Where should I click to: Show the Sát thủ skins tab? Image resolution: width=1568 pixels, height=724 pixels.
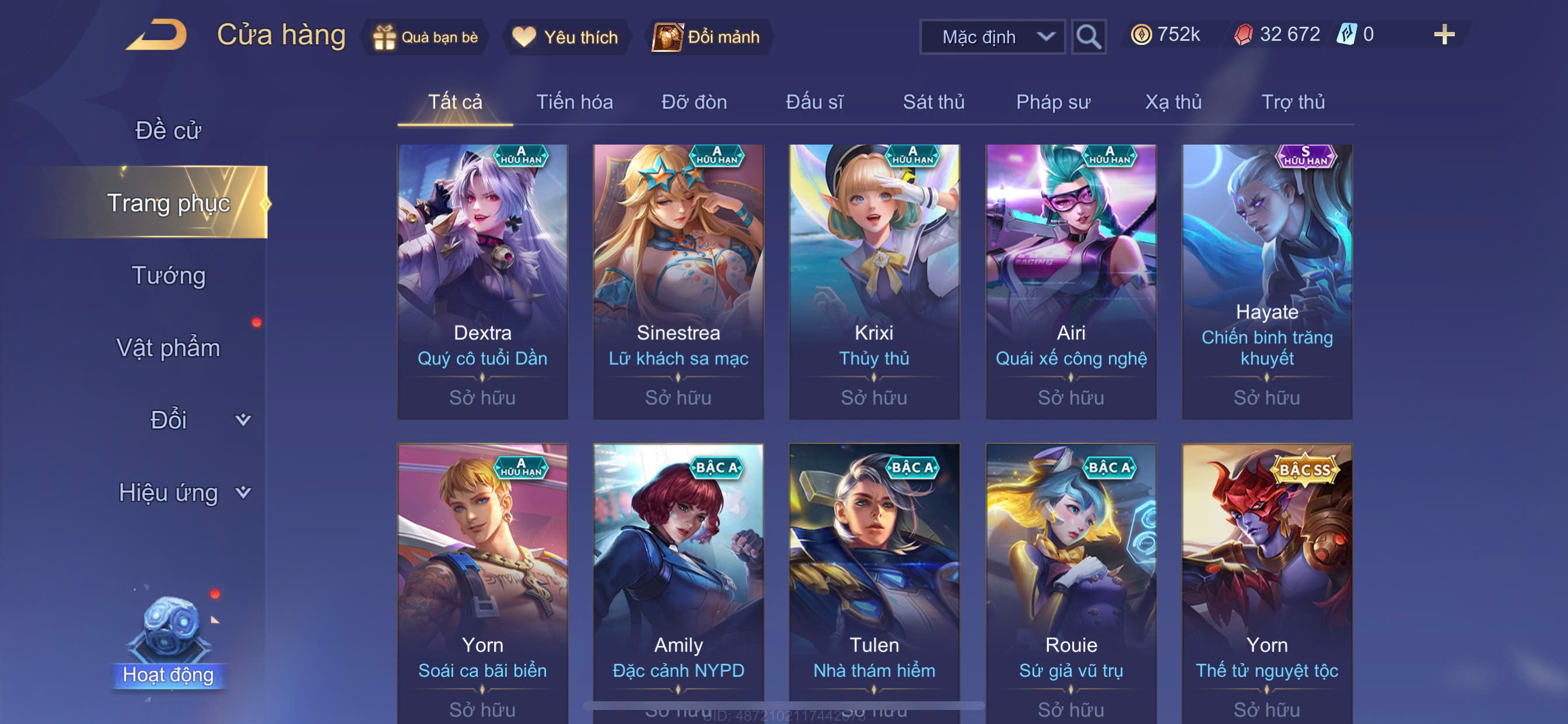[x=933, y=102]
